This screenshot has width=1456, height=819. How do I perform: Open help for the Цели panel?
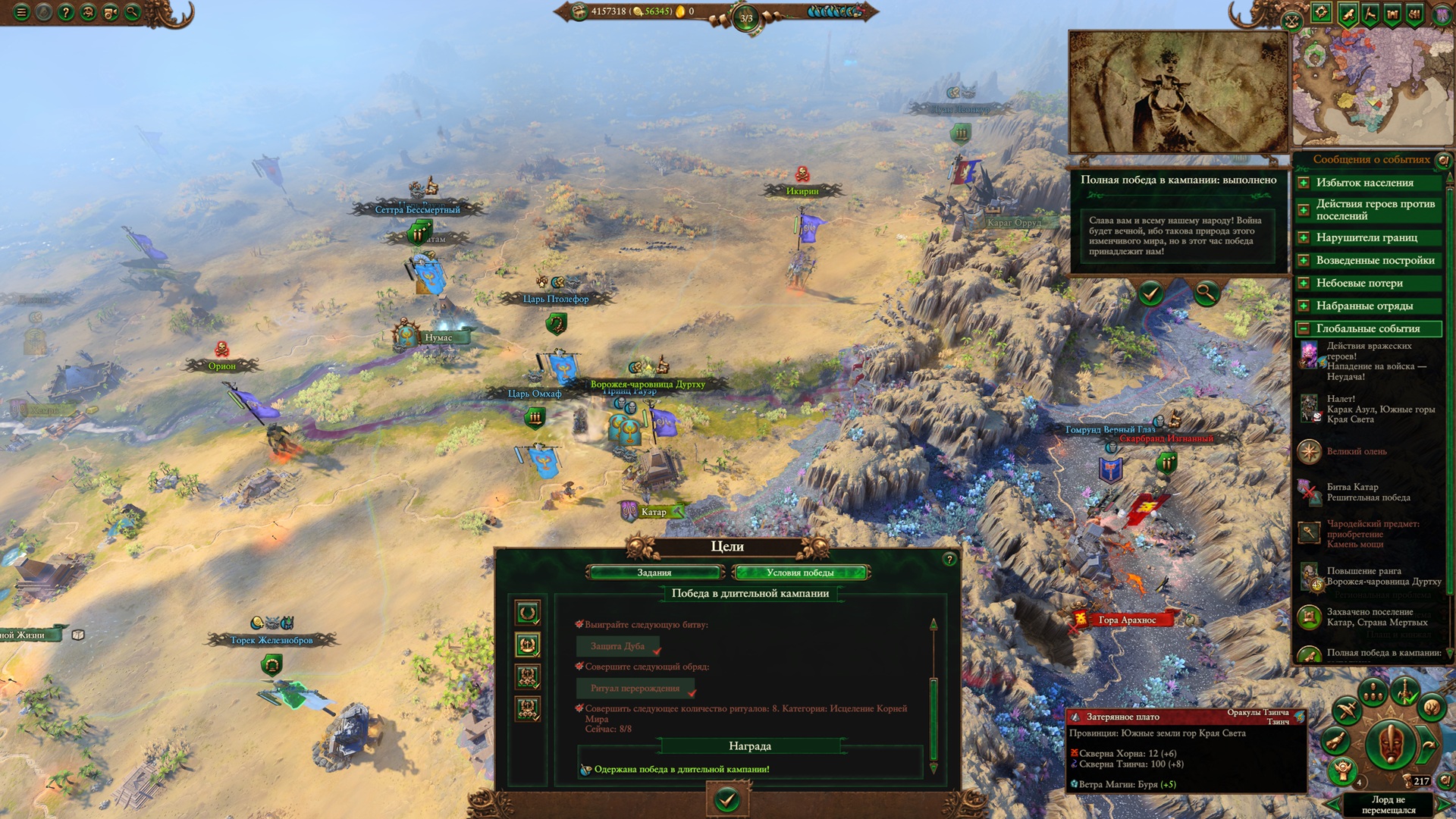click(949, 560)
